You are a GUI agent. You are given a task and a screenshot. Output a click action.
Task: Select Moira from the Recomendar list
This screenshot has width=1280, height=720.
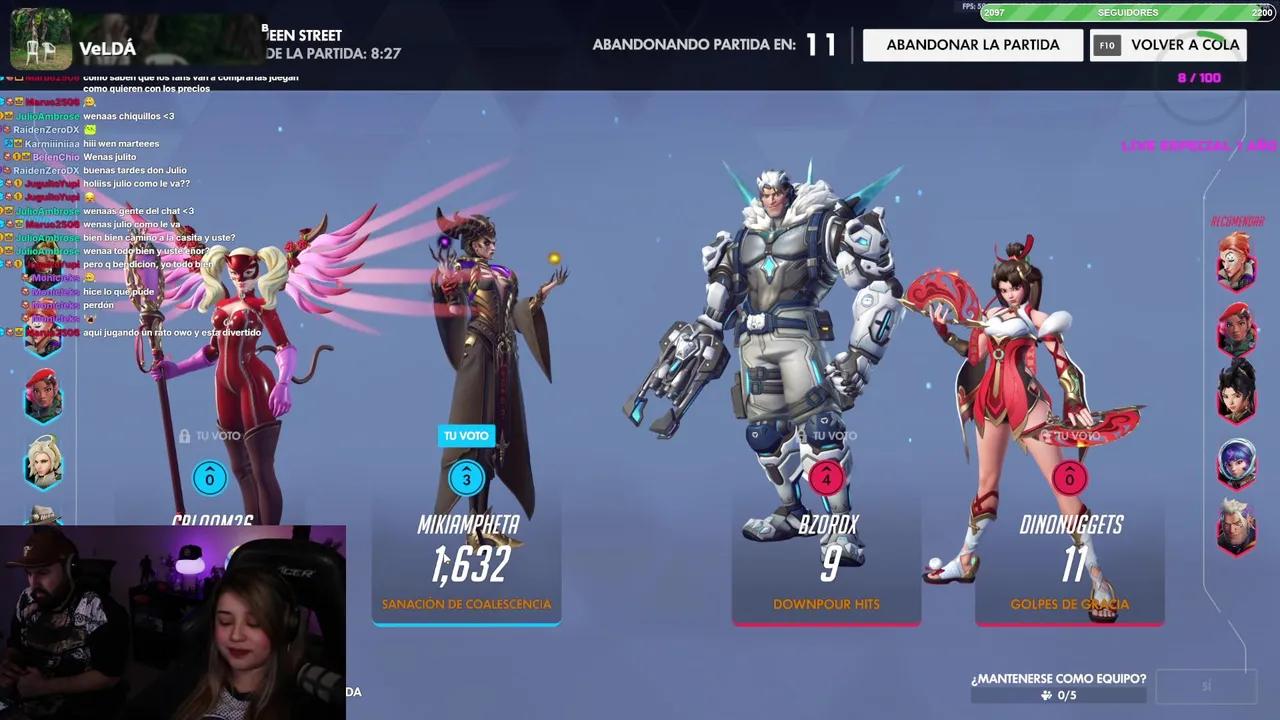1237,258
